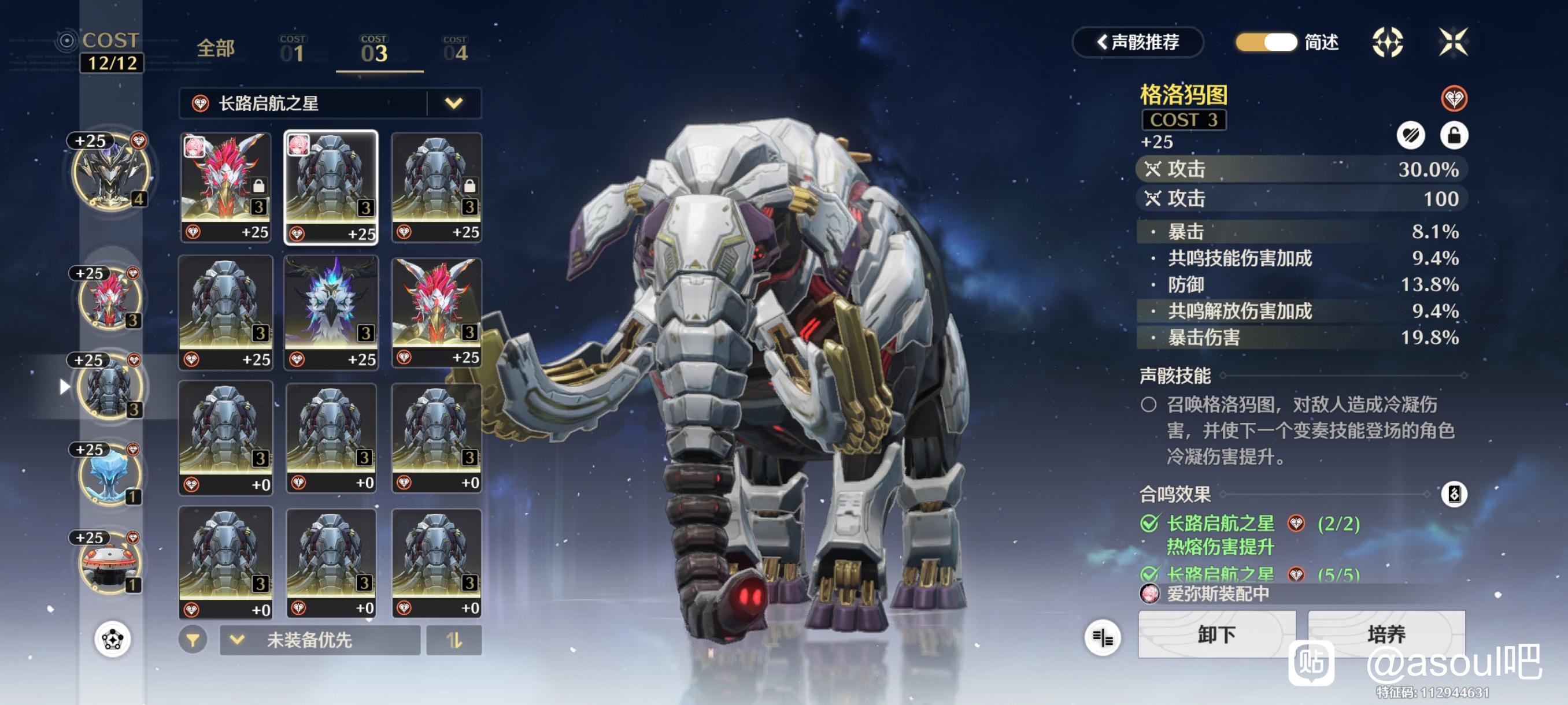
Task: Choose the blue-purple feathered echo in grid
Action: [331, 311]
